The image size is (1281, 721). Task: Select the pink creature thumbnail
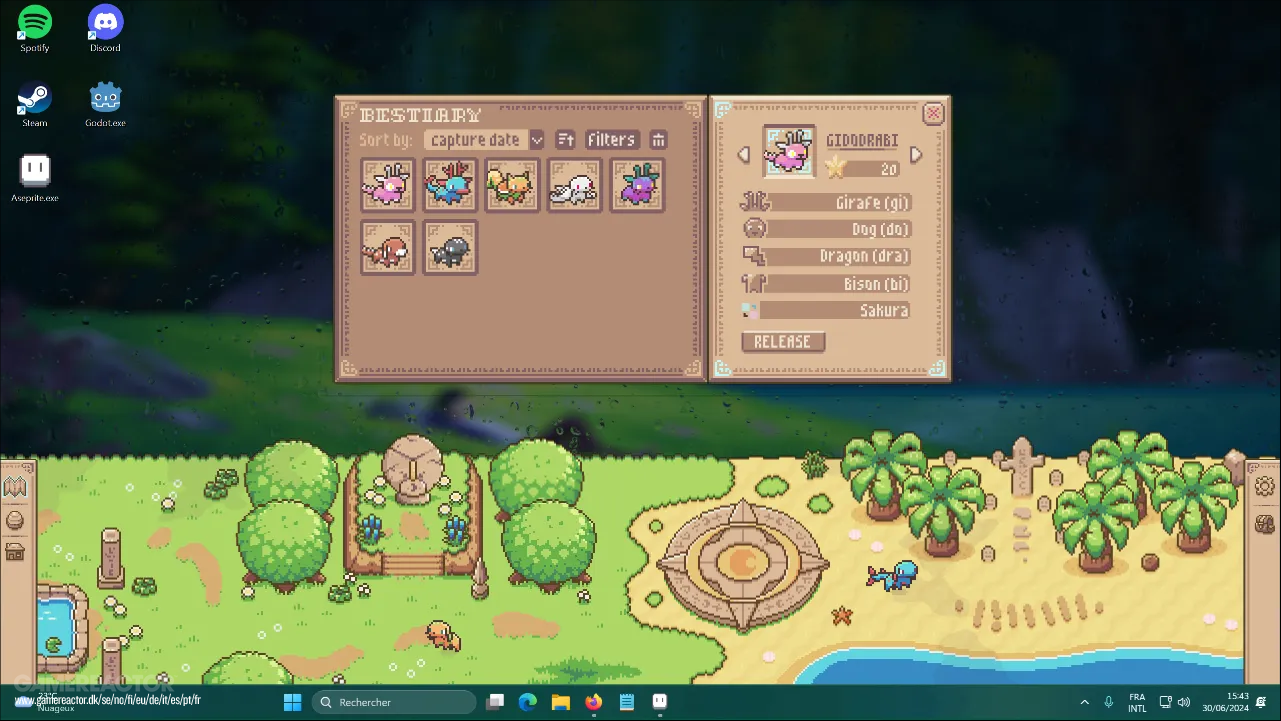387,185
